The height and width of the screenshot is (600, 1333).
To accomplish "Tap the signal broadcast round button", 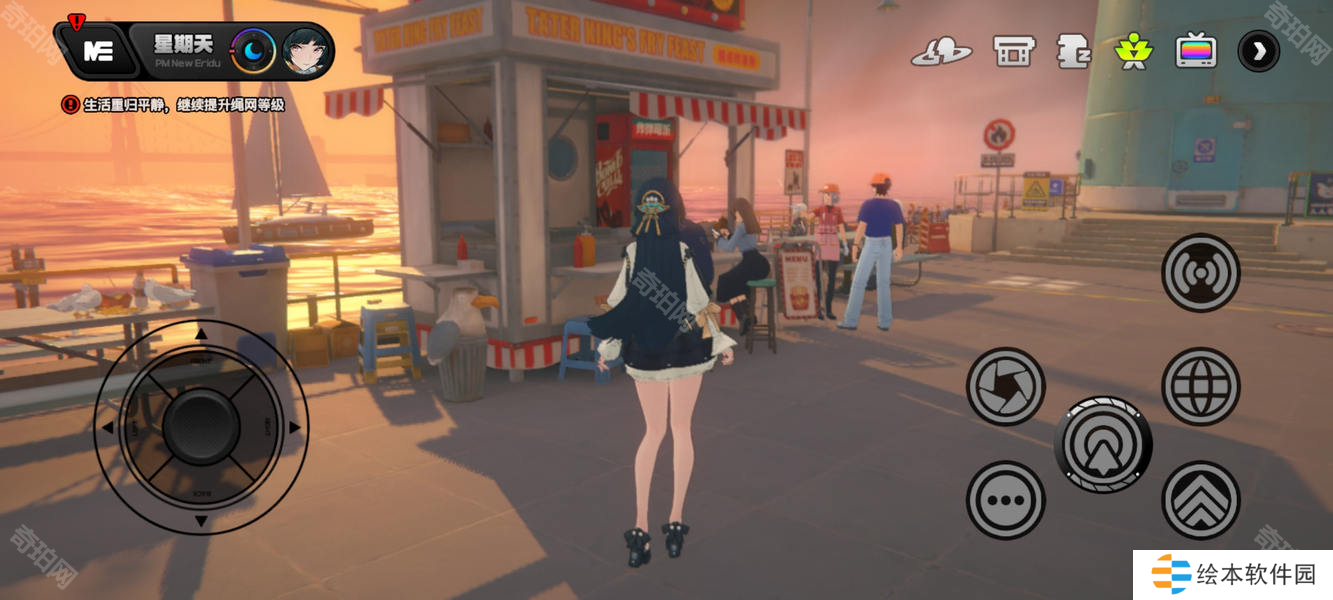I will click(1200, 273).
